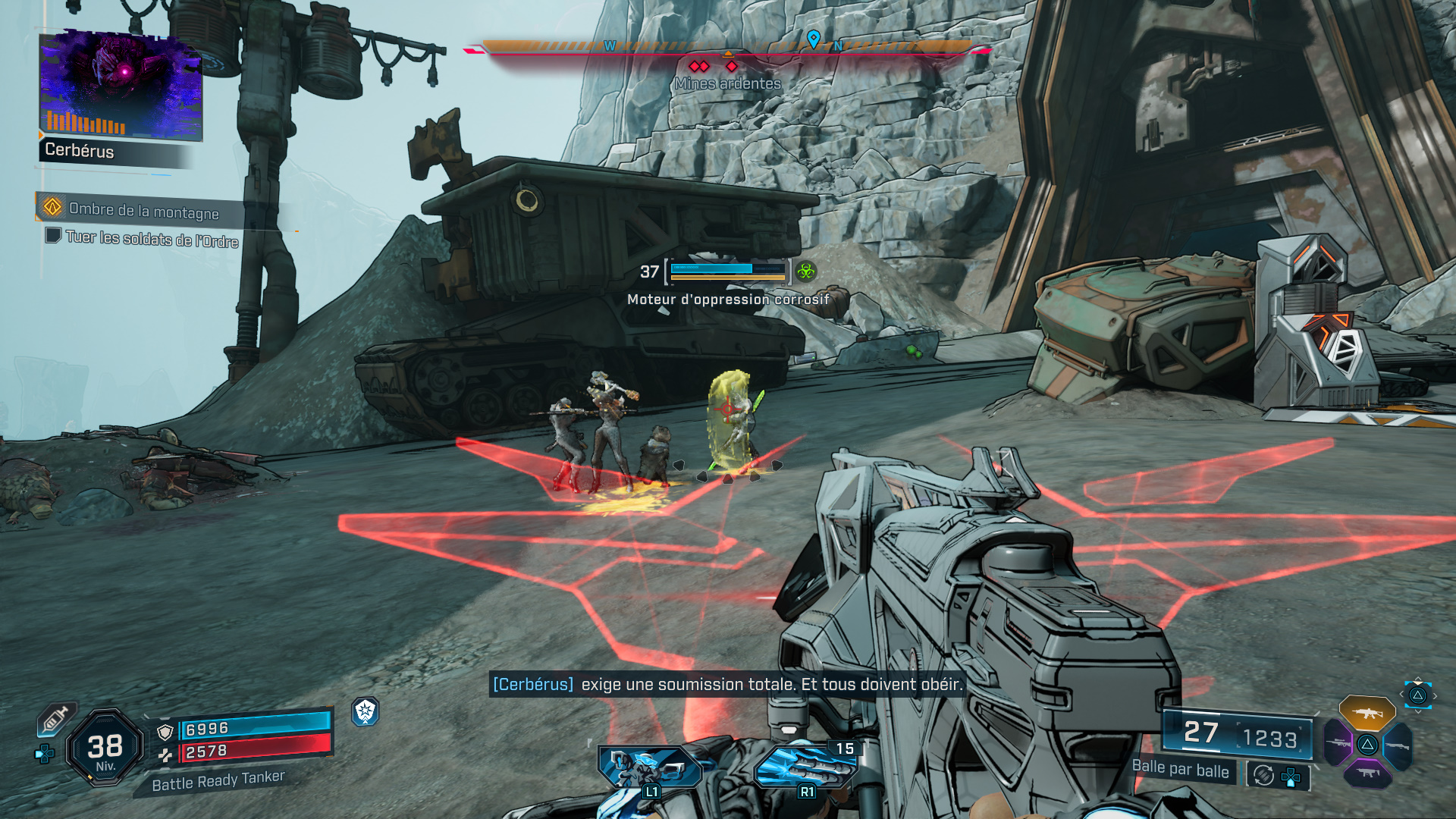
Task: Inspect the shield burst buff icon
Action: coord(366,711)
